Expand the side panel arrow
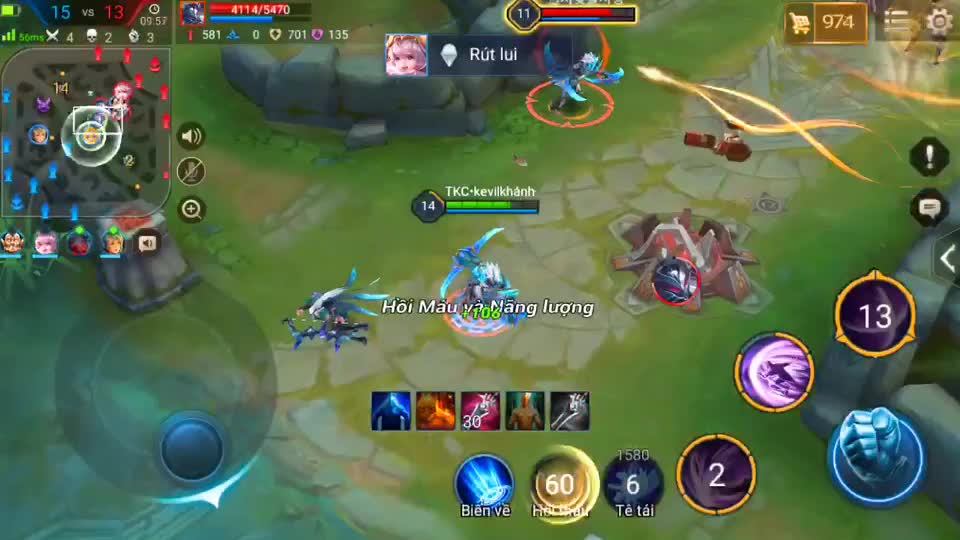Viewport: 960px width, 540px height. click(x=946, y=258)
